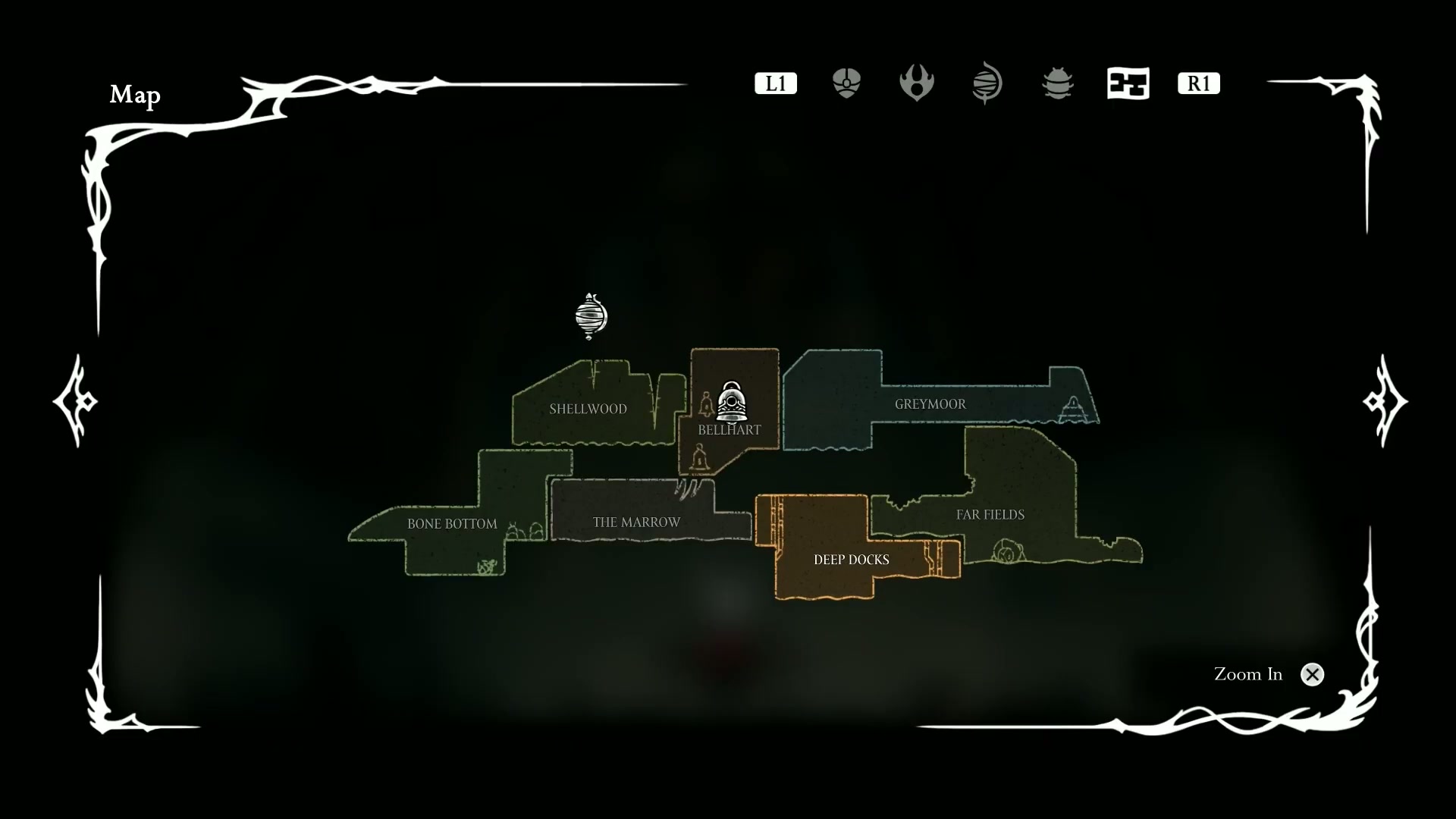Click the large bell marker in Bellhart
1456x819 pixels.
coord(731,402)
